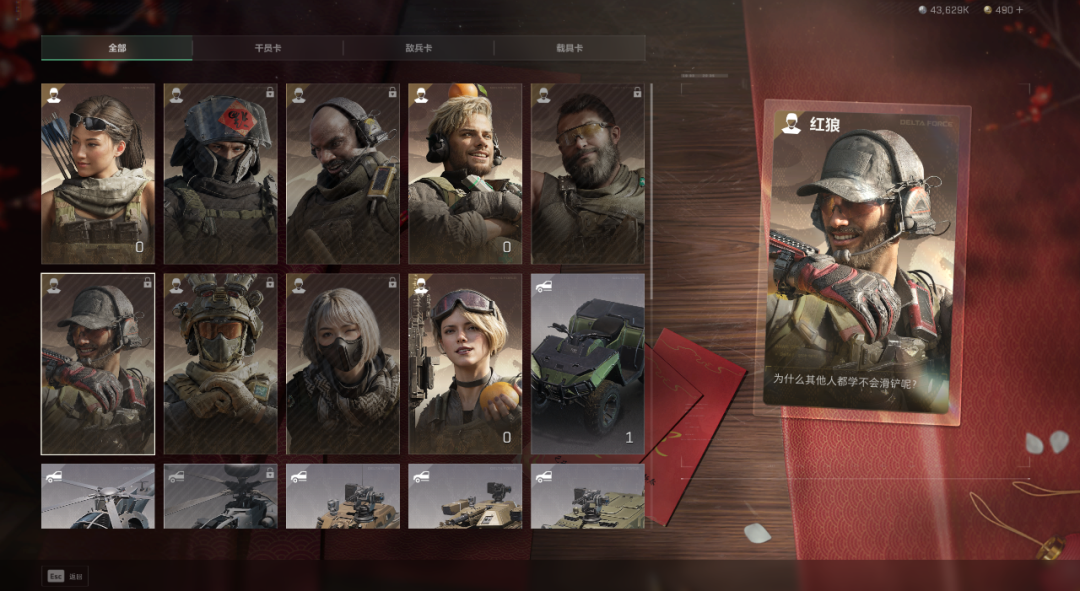Show the 敌兵卡 tab
The width and height of the screenshot is (1080, 591).
(418, 48)
